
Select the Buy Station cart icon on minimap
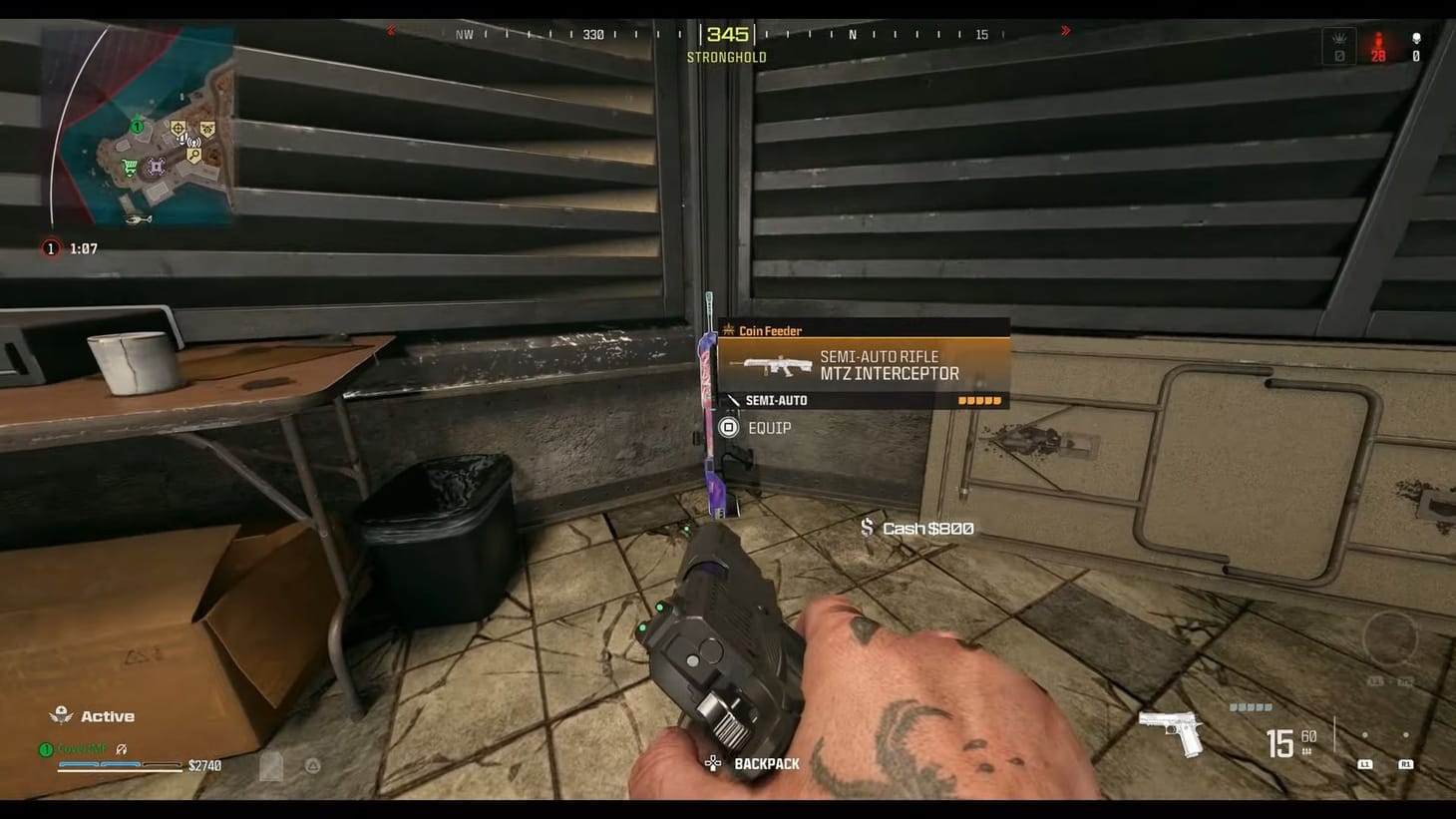(x=129, y=167)
